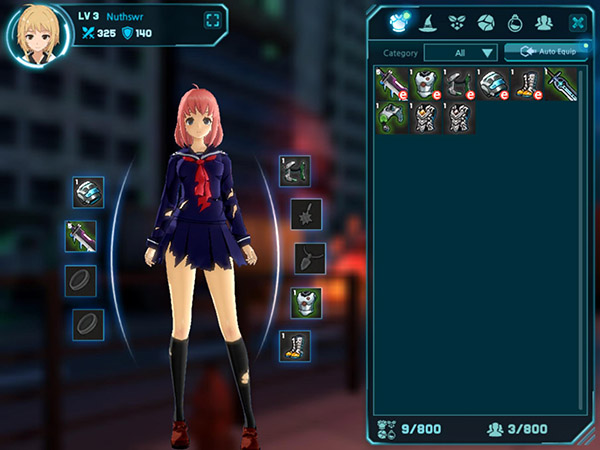Select the cracked stone tab
Screen dimensions: 600x450
(486, 21)
